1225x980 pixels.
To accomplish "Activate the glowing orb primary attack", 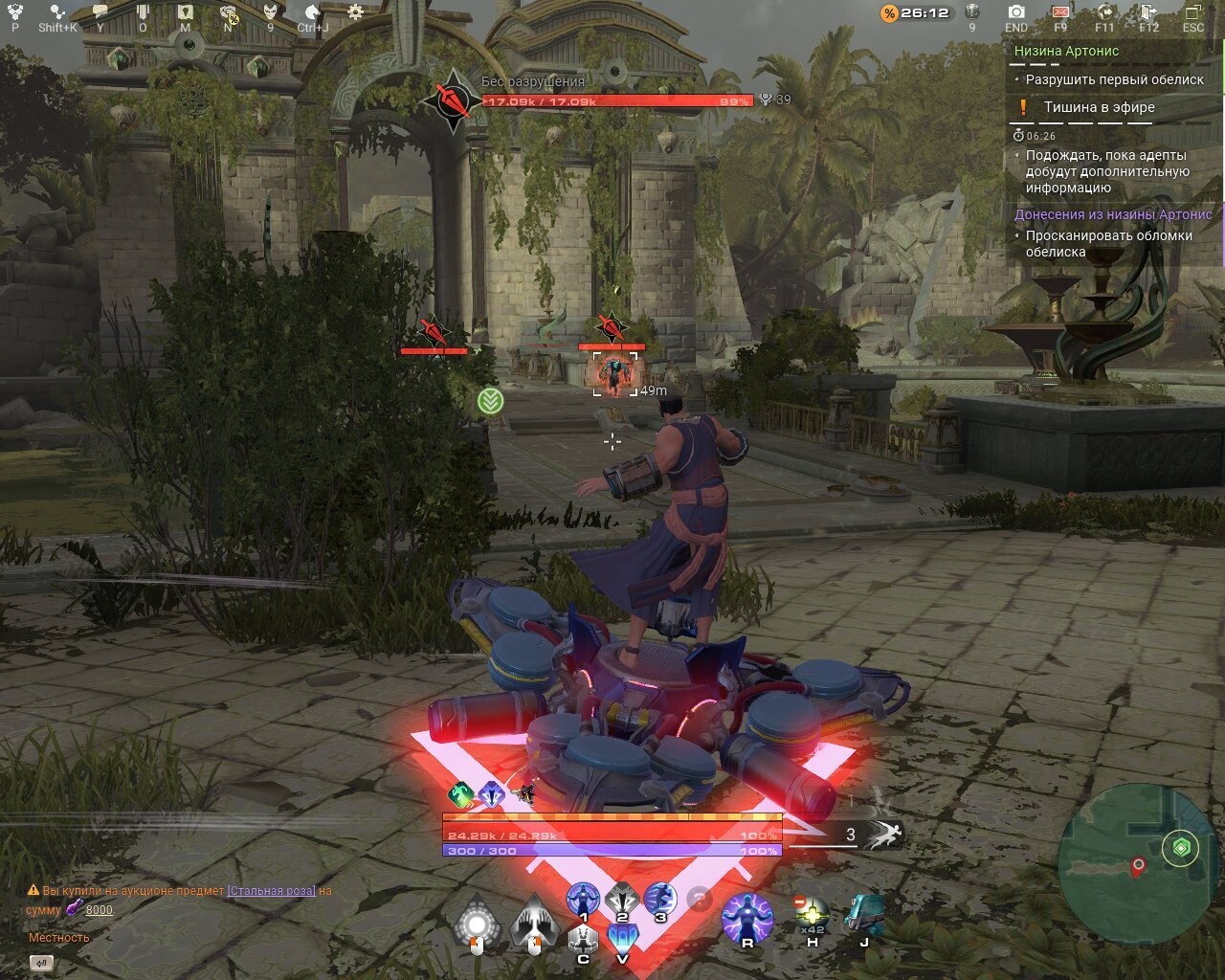I will point(477,924).
